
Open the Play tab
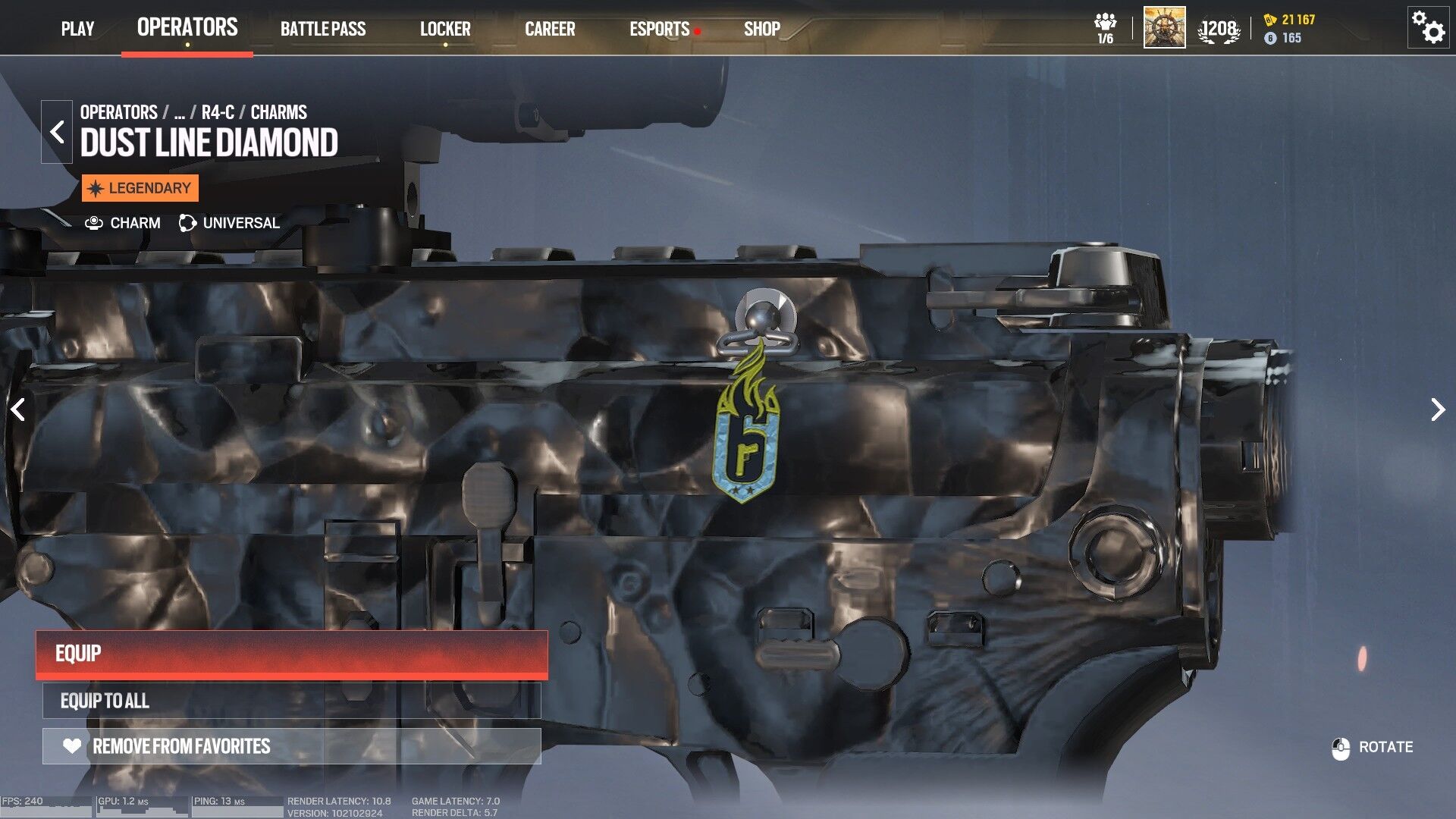[77, 29]
